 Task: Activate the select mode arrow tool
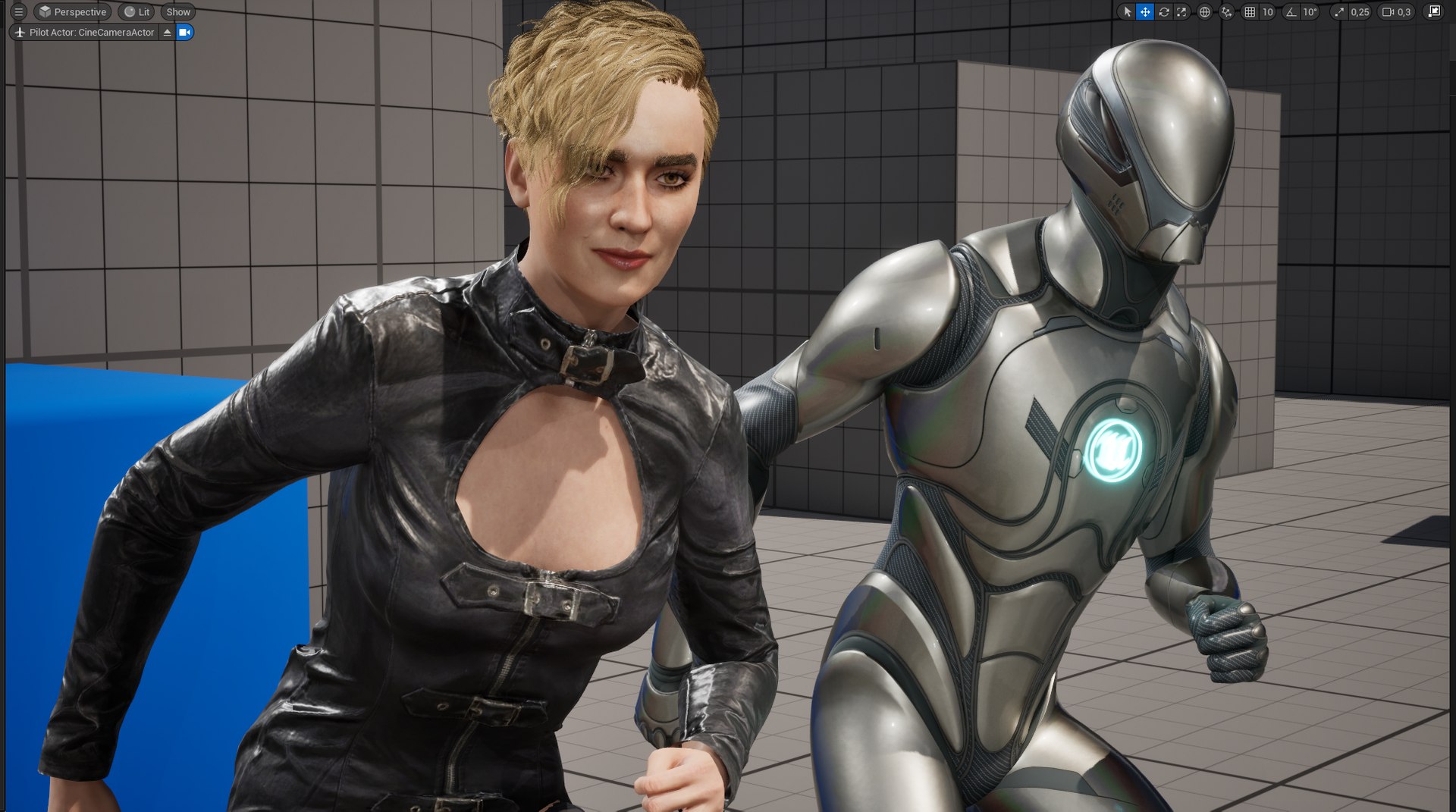(x=1127, y=12)
